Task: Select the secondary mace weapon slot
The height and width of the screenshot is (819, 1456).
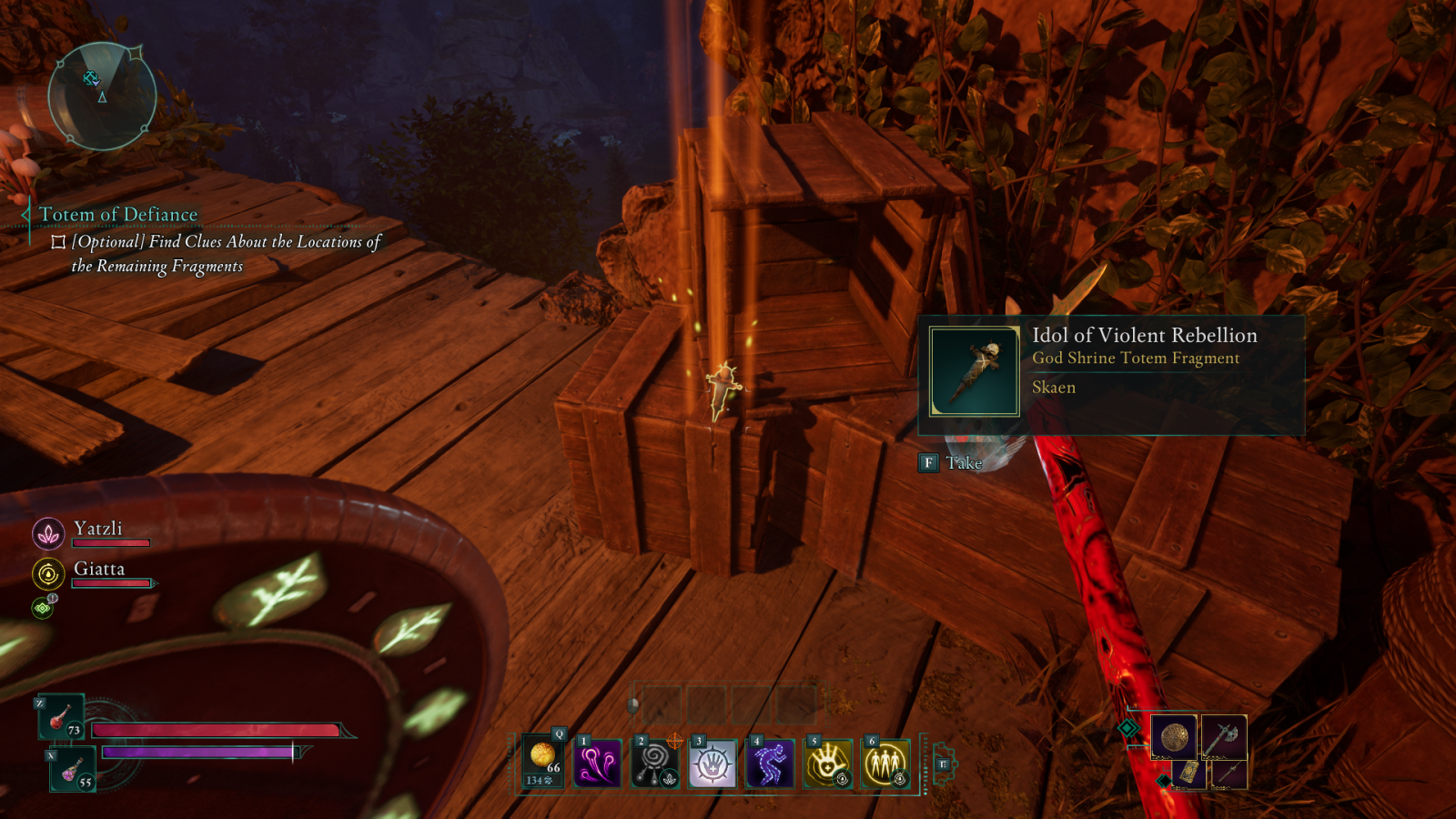Action: (1228, 774)
